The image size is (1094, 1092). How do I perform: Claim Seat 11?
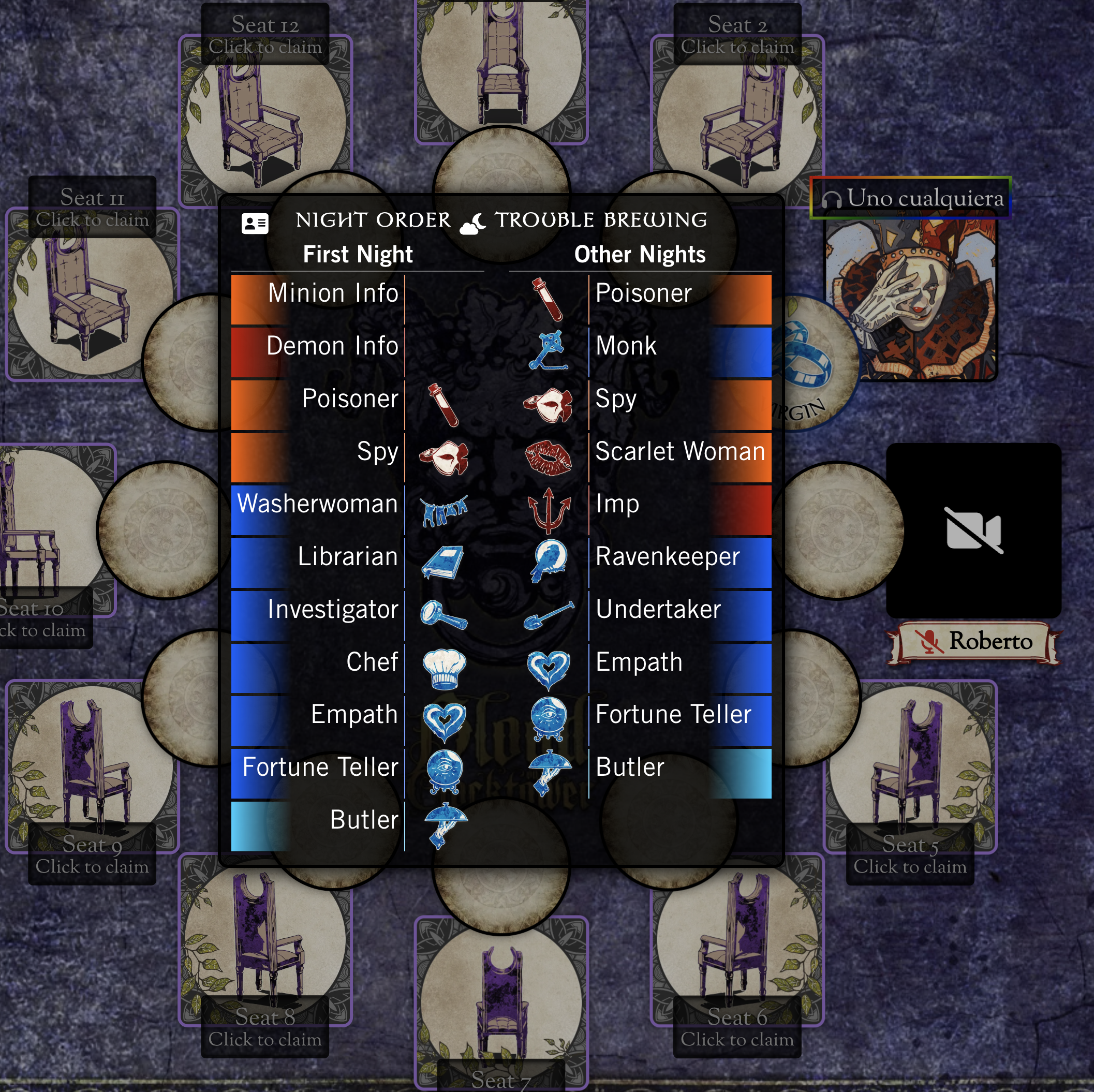click(92, 208)
